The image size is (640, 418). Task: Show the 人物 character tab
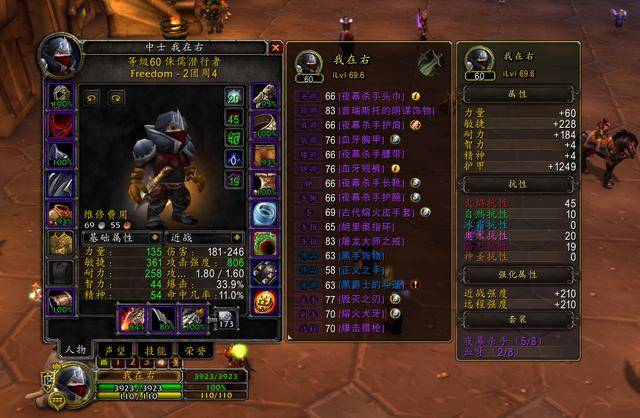(x=72, y=350)
